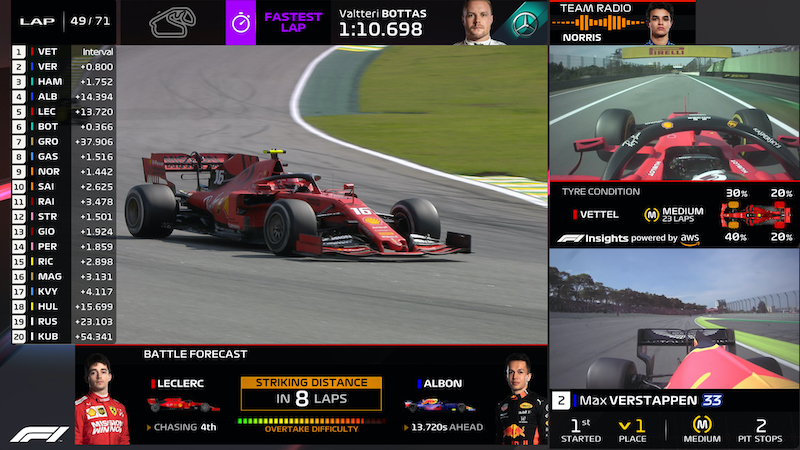Click the circuit track map icon
This screenshot has height=450, width=800.
(x=172, y=22)
